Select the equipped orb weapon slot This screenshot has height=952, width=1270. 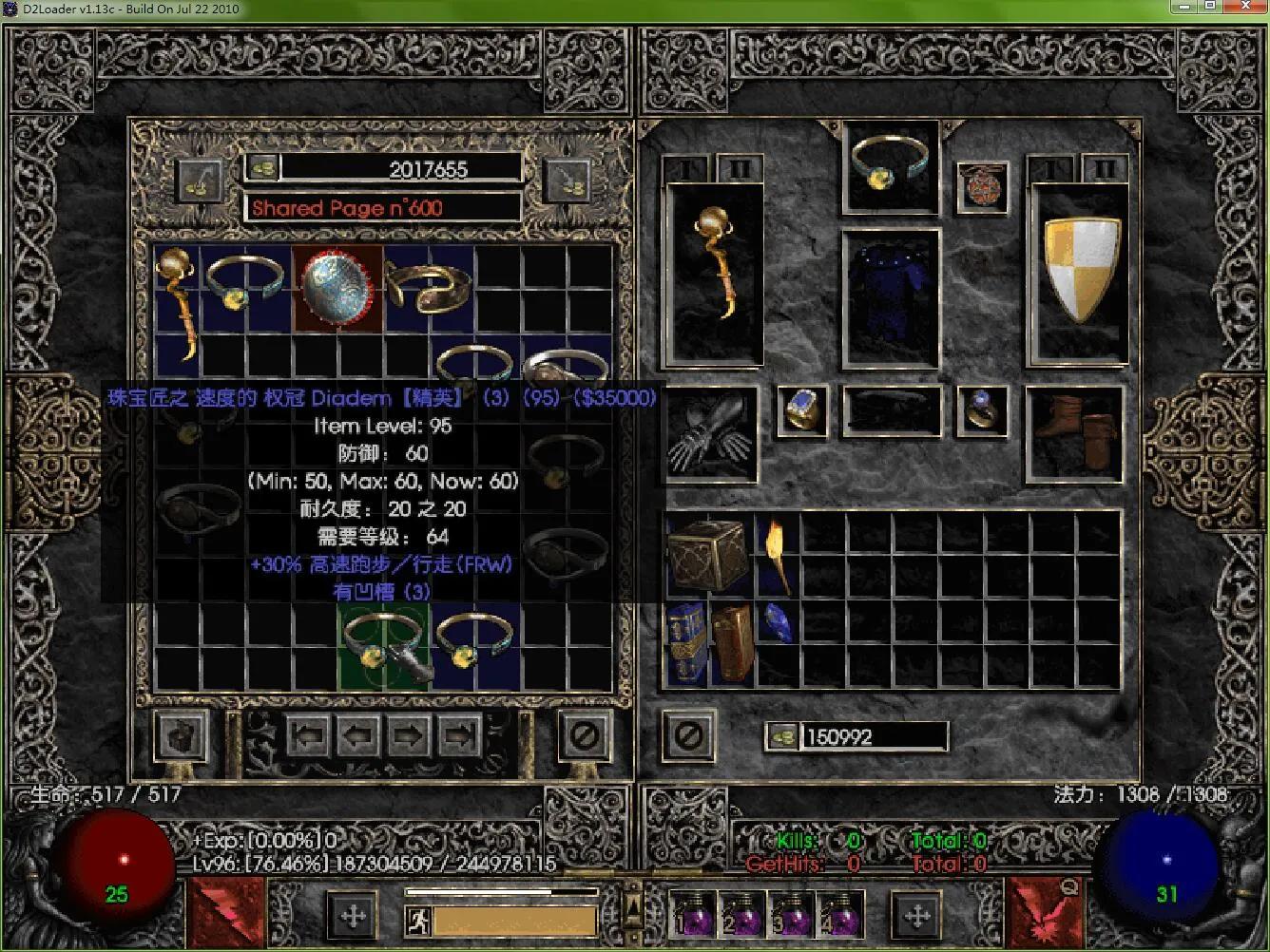tap(714, 274)
